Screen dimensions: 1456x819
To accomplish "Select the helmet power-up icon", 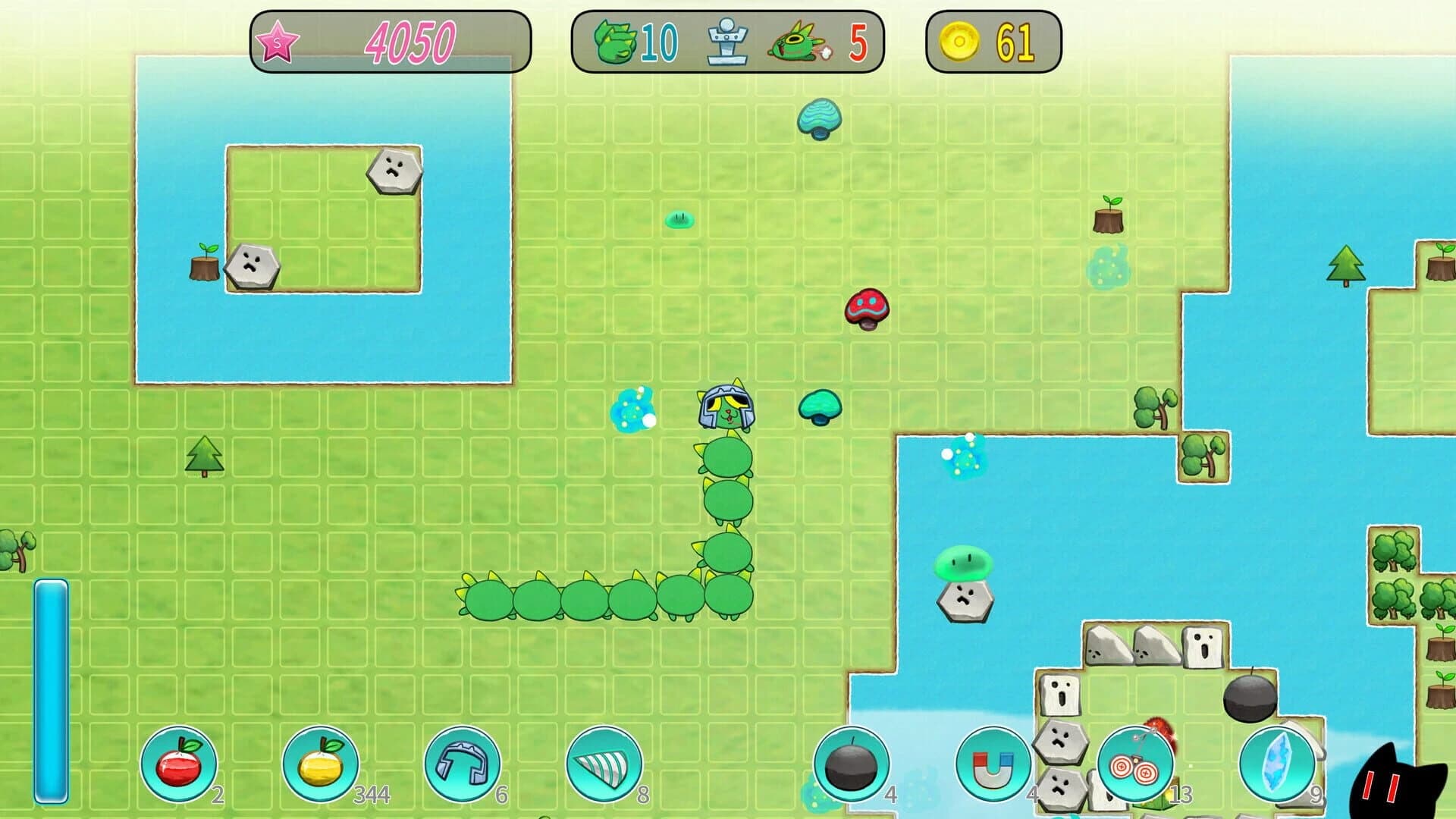I will tap(461, 766).
